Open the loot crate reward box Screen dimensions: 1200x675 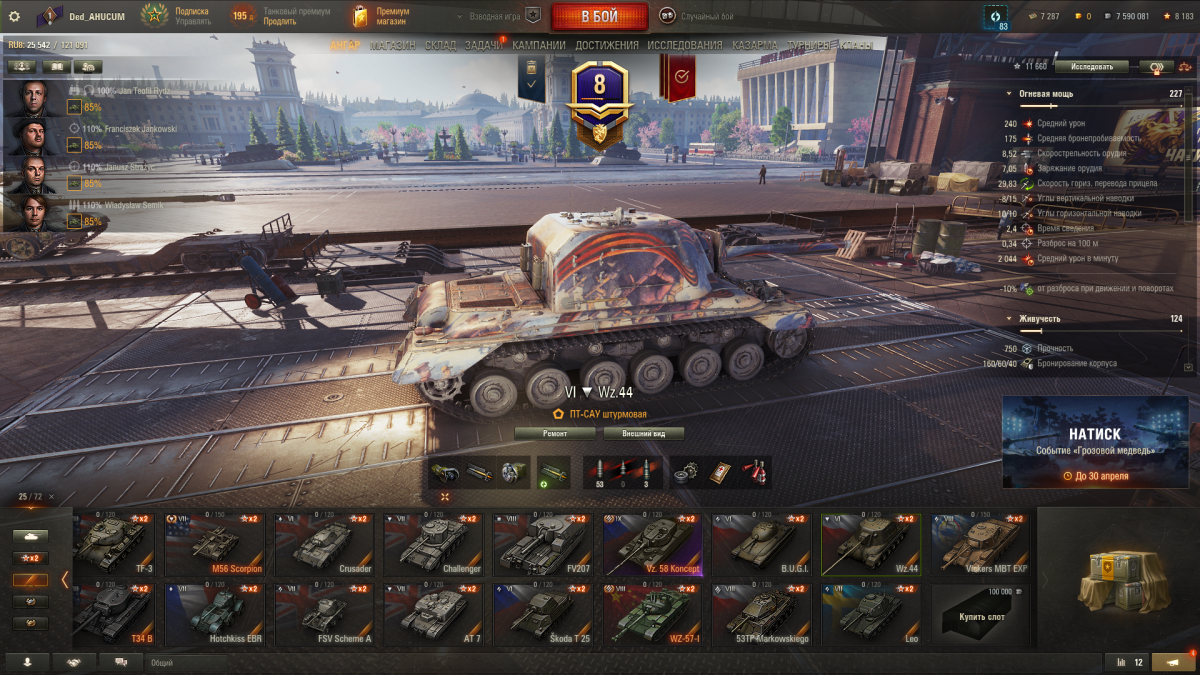1117,578
